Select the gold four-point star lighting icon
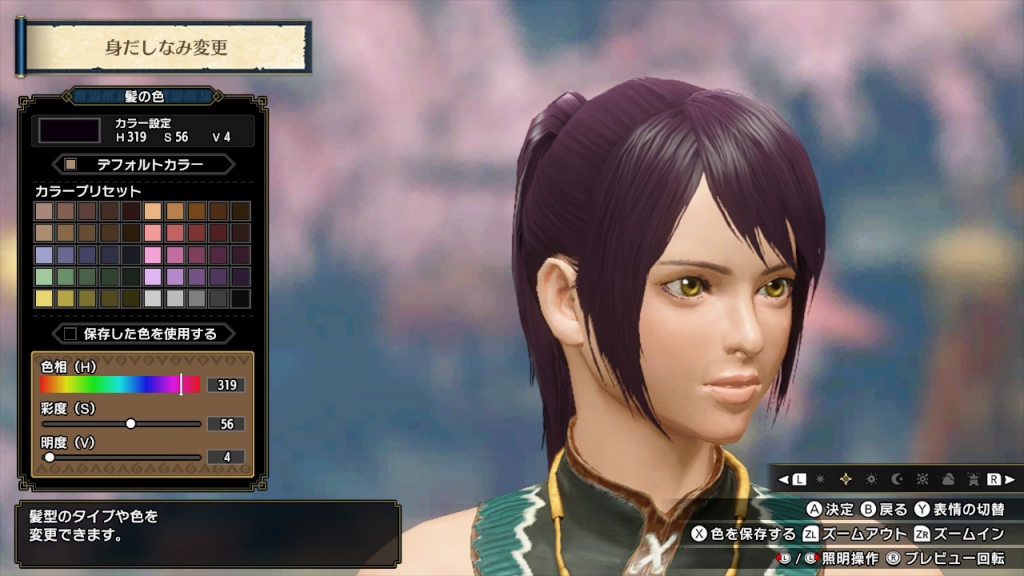 tap(845, 479)
